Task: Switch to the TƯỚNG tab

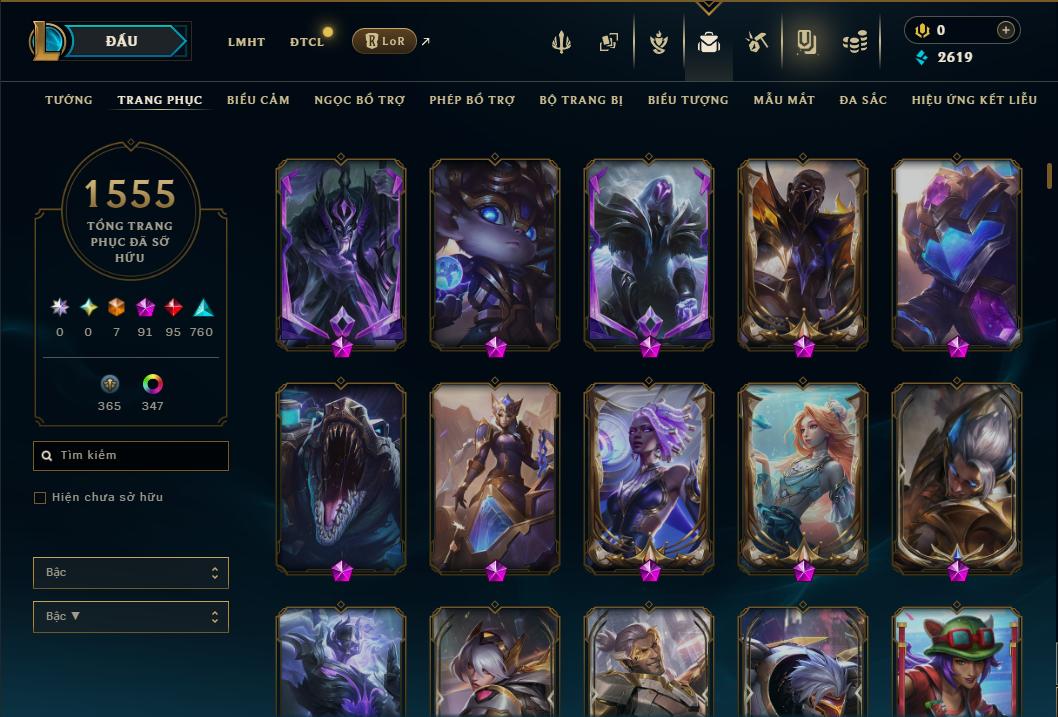Action: click(69, 100)
